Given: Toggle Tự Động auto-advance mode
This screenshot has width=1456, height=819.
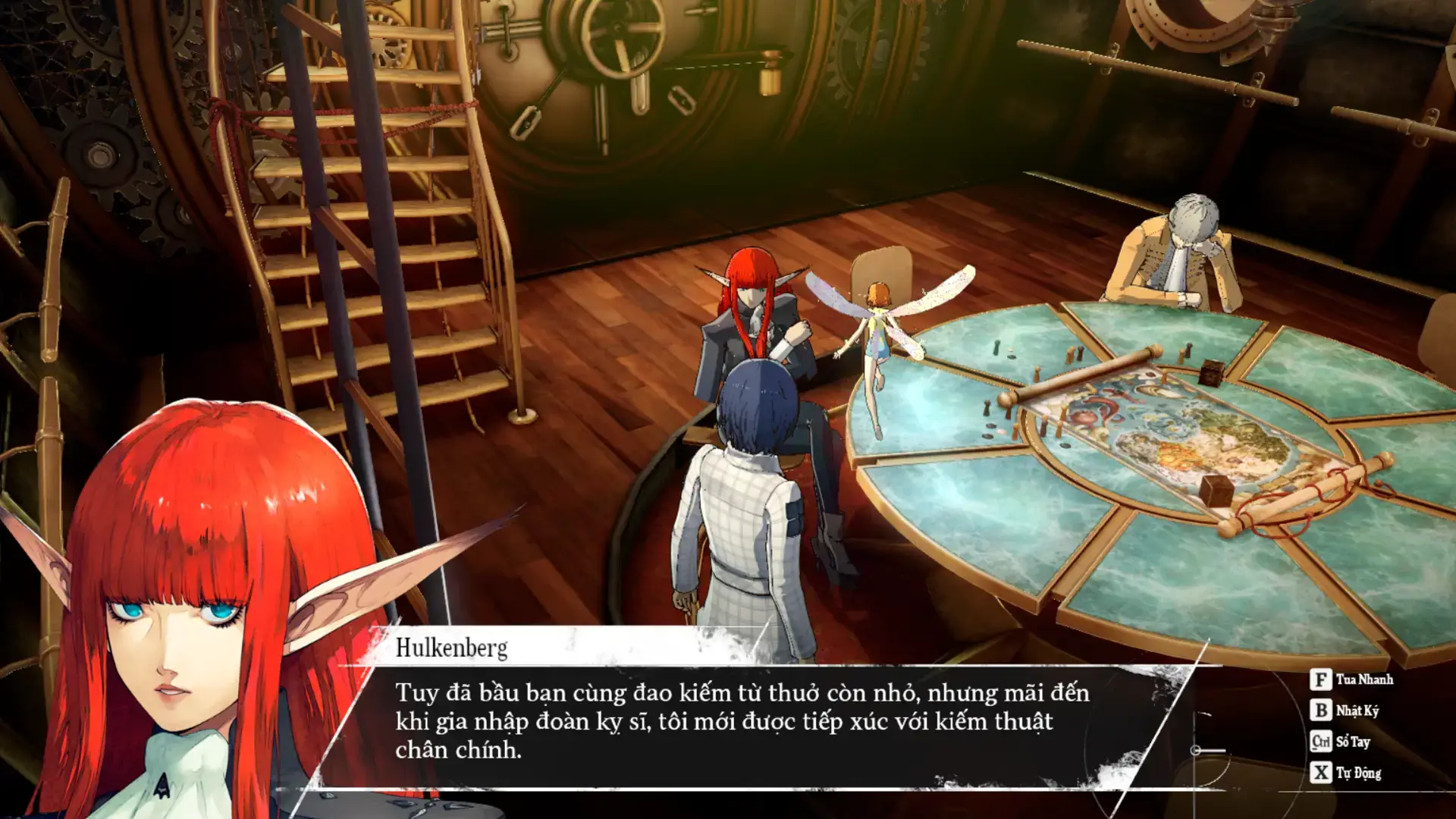Looking at the screenshot, I should [x=1347, y=773].
